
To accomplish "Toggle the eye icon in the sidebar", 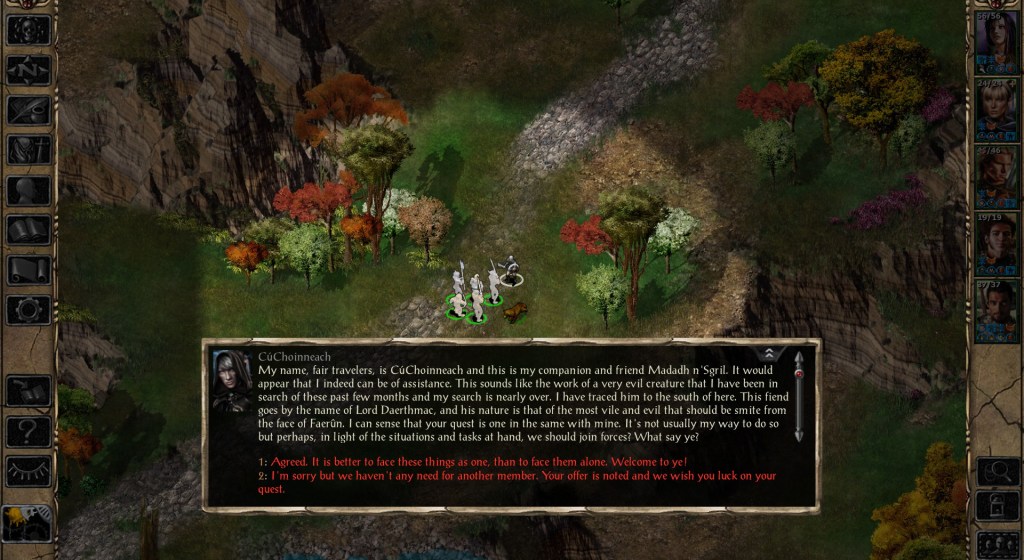I will (28, 470).
